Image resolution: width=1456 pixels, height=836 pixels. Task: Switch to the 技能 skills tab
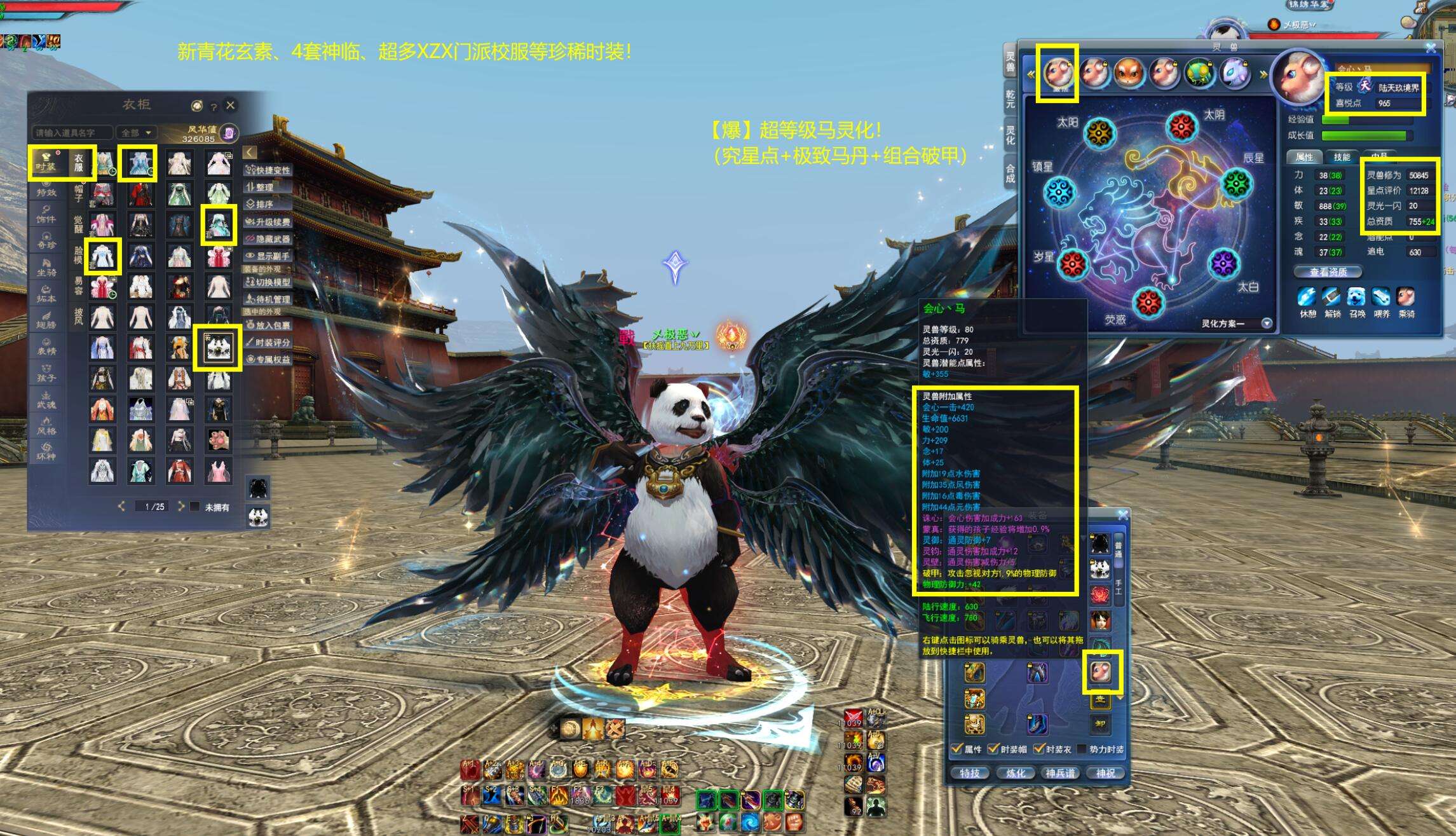[1342, 157]
